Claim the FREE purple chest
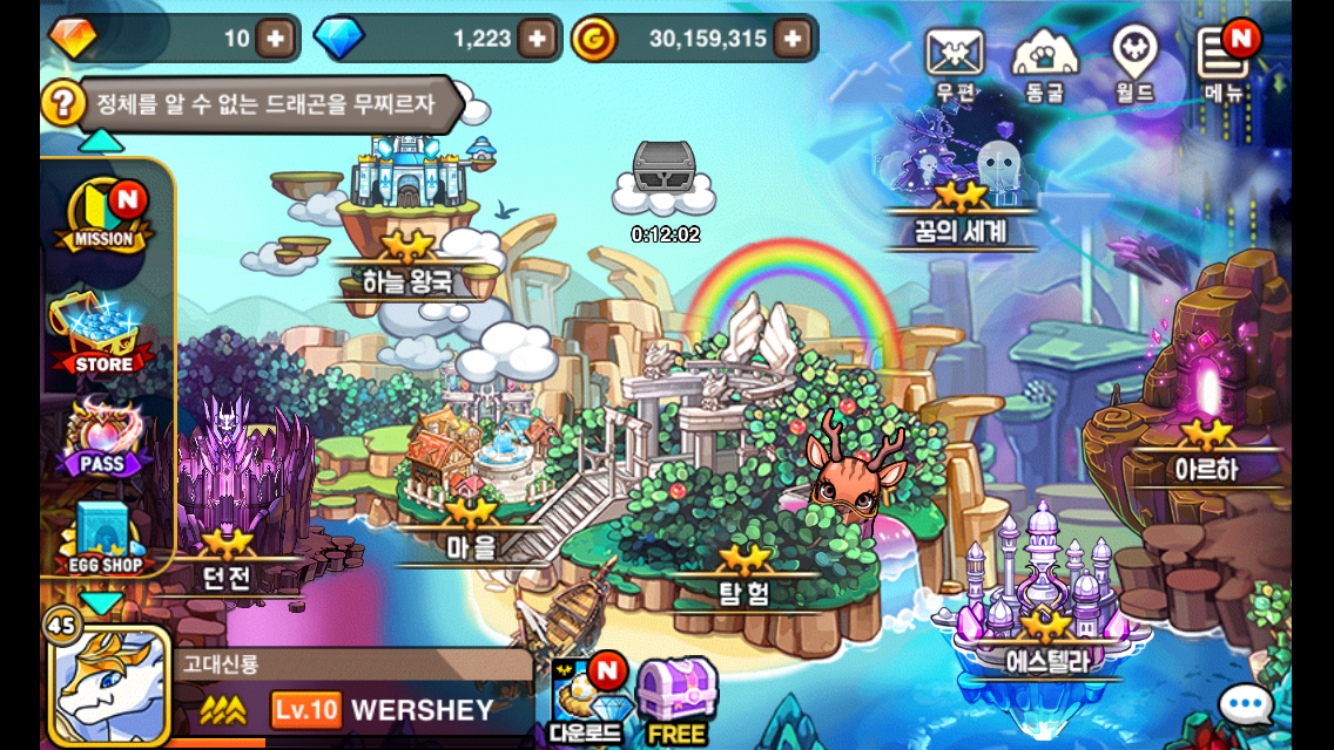The height and width of the screenshot is (750, 1334). (x=676, y=700)
